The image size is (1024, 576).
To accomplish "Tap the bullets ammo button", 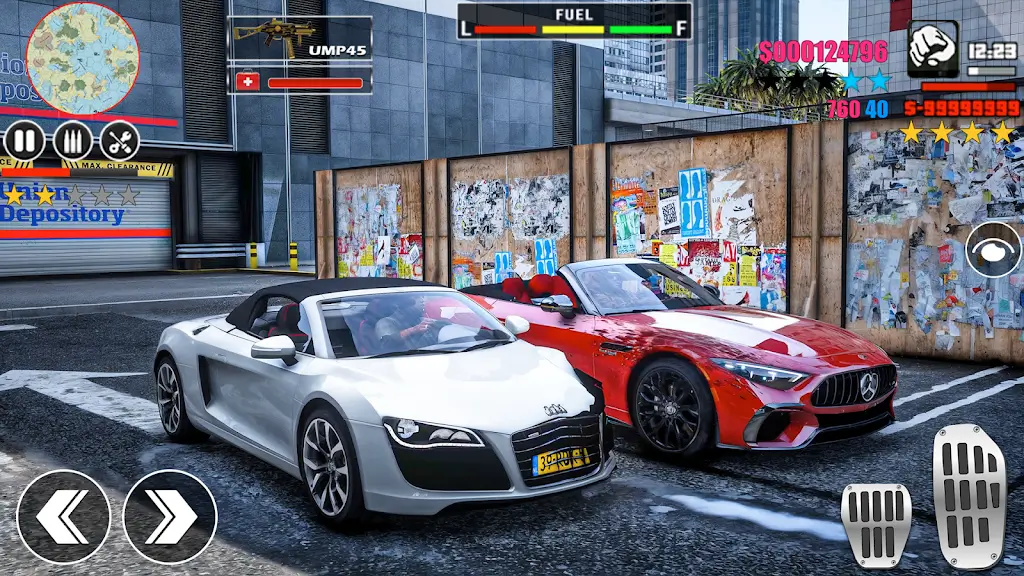I will pyautogui.click(x=72, y=140).
